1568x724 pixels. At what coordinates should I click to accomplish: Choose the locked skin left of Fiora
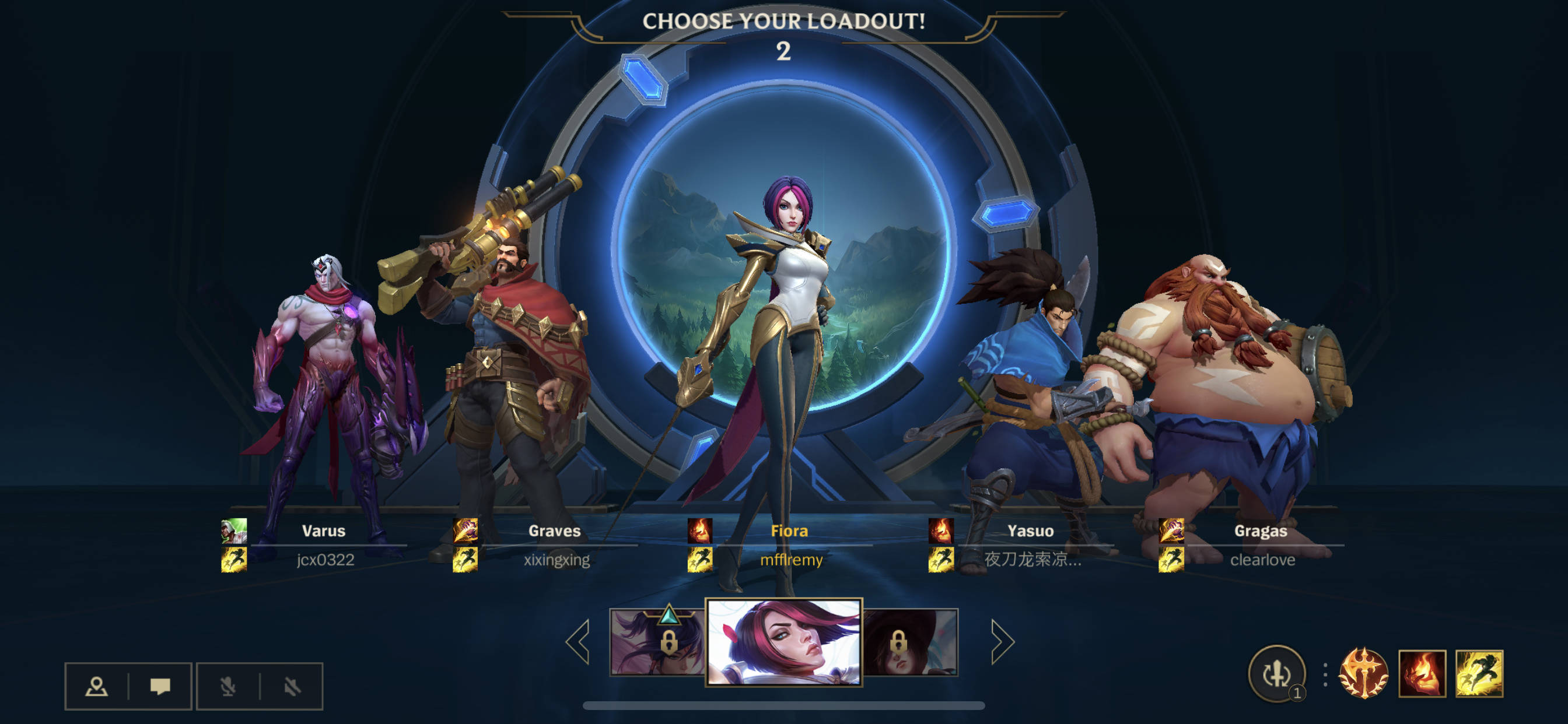coord(657,642)
